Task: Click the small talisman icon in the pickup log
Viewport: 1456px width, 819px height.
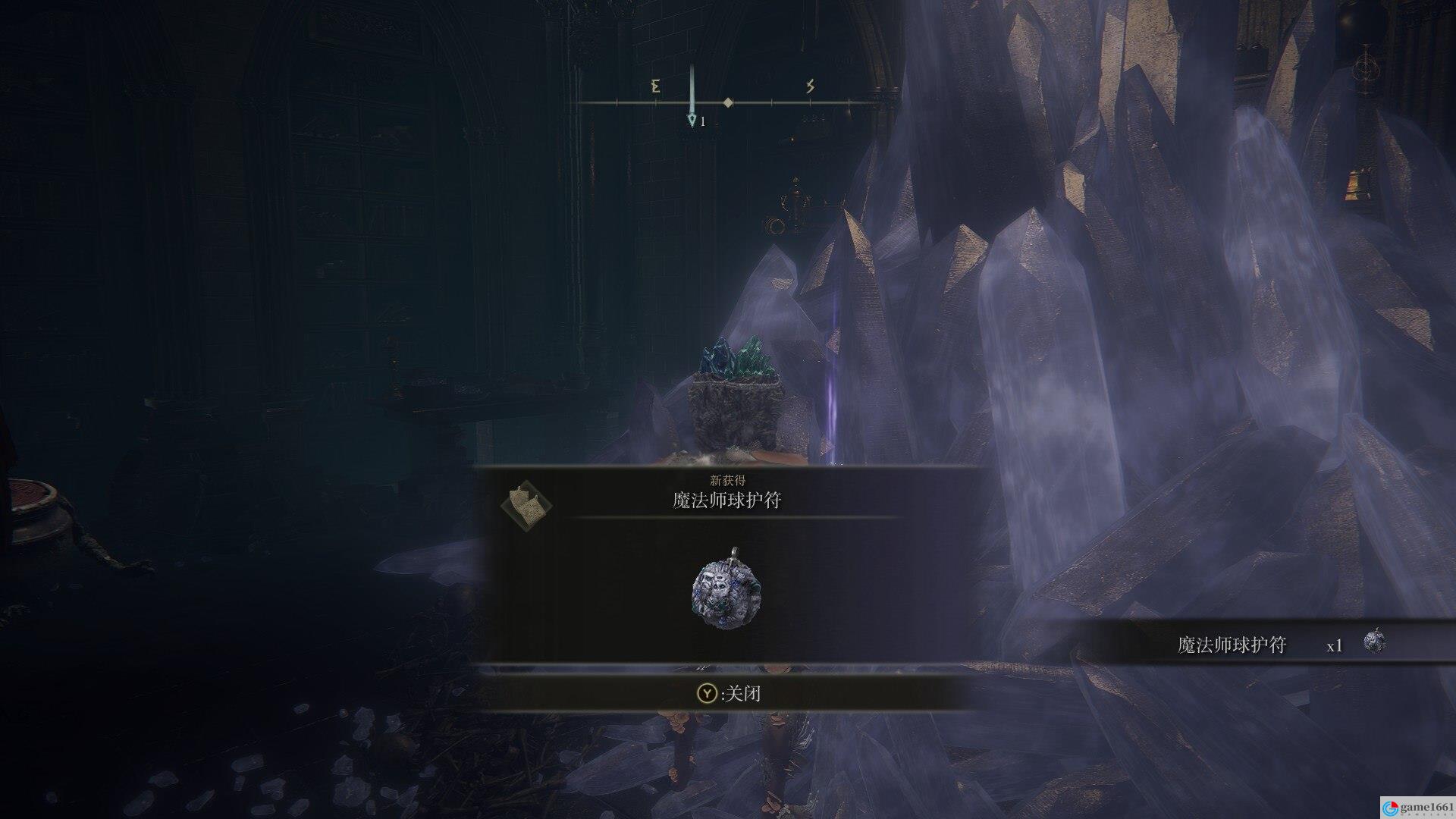Action: (x=1374, y=642)
